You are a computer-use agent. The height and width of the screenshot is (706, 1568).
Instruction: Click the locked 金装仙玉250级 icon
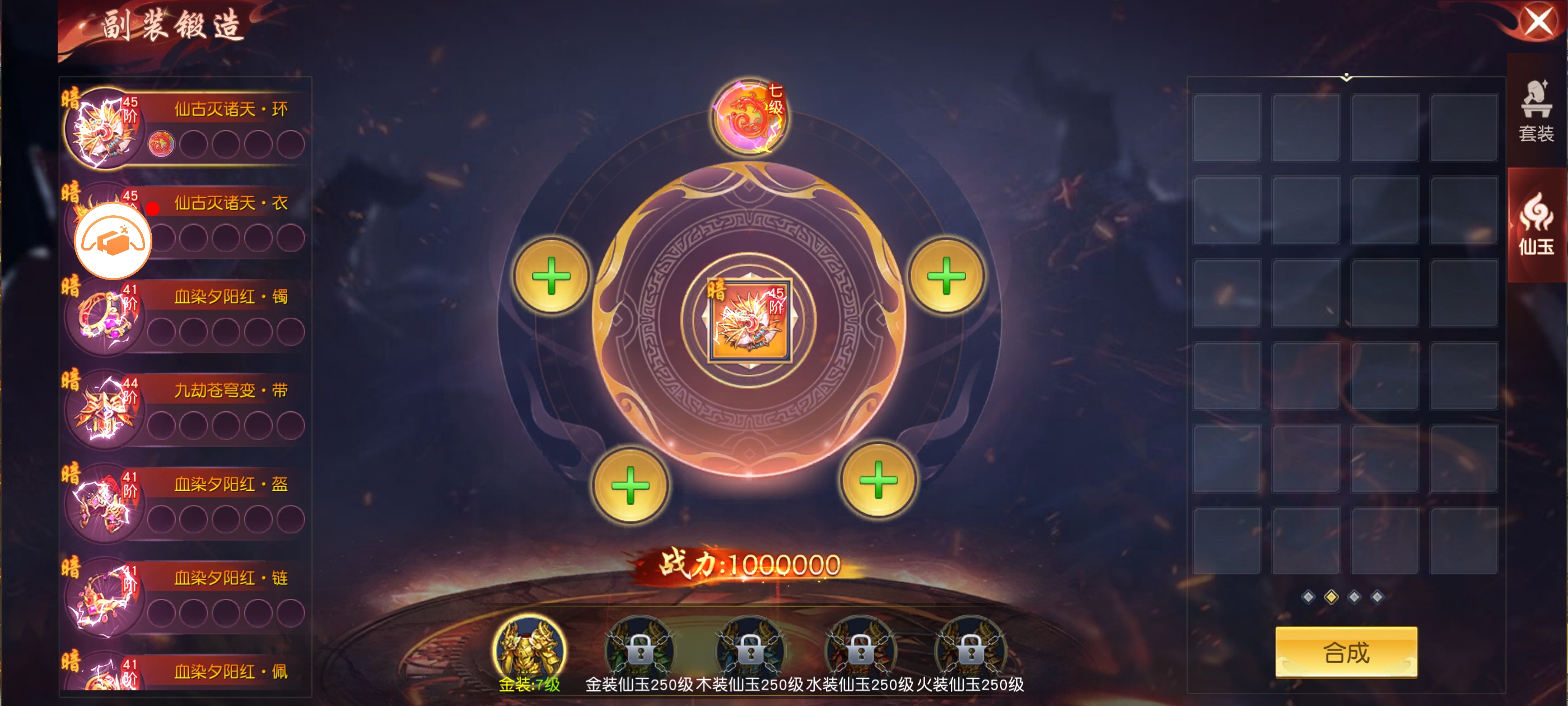coord(639,651)
